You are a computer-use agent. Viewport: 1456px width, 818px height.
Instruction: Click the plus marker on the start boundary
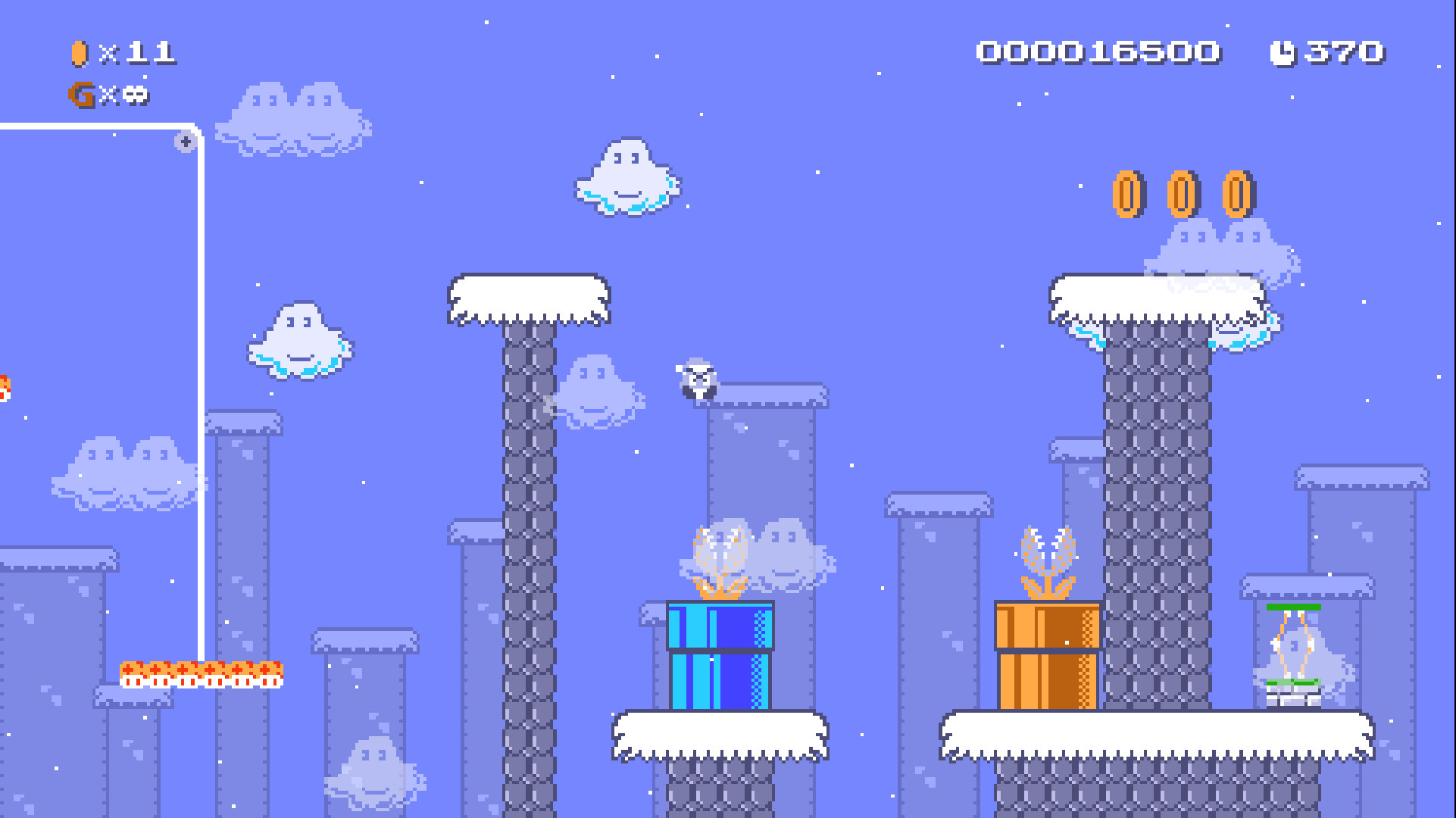tap(184, 140)
